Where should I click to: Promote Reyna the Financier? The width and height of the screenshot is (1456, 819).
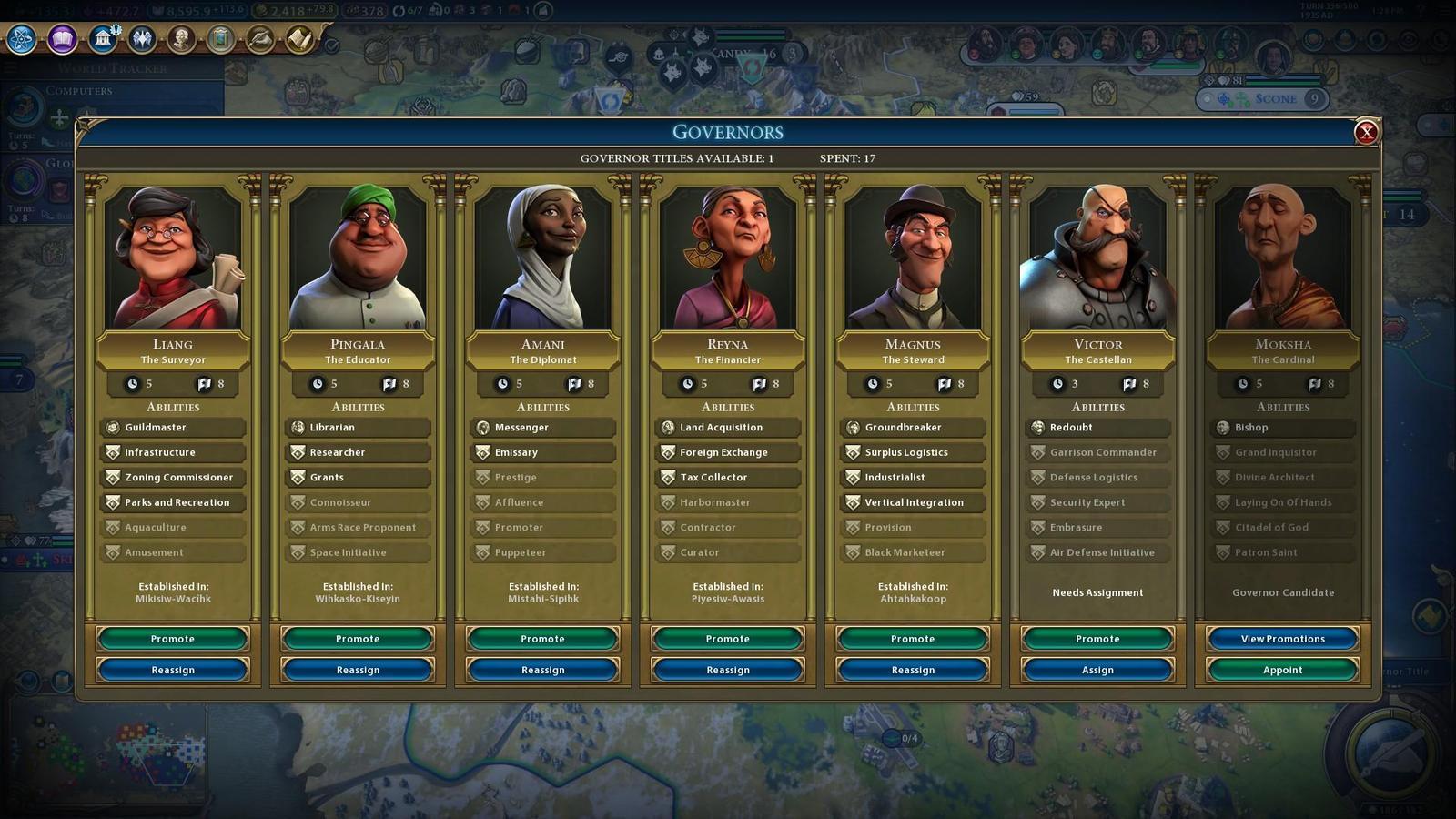tap(728, 639)
